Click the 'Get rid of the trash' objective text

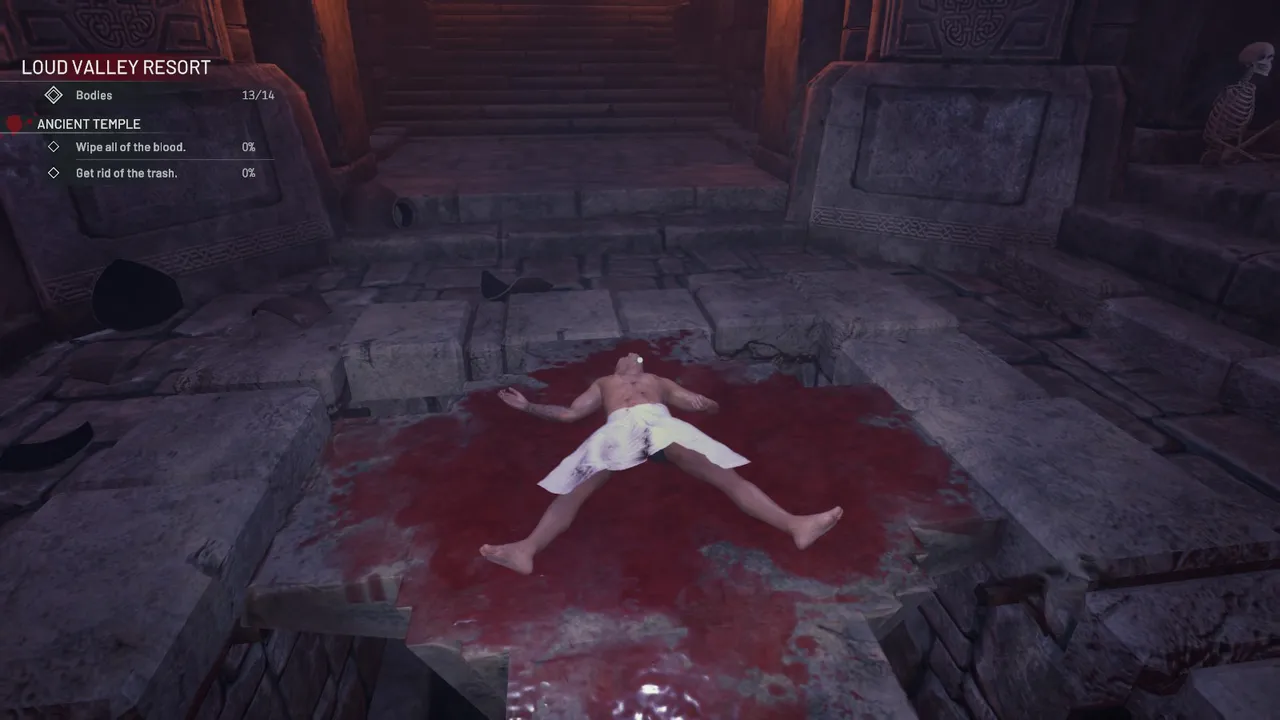126,173
